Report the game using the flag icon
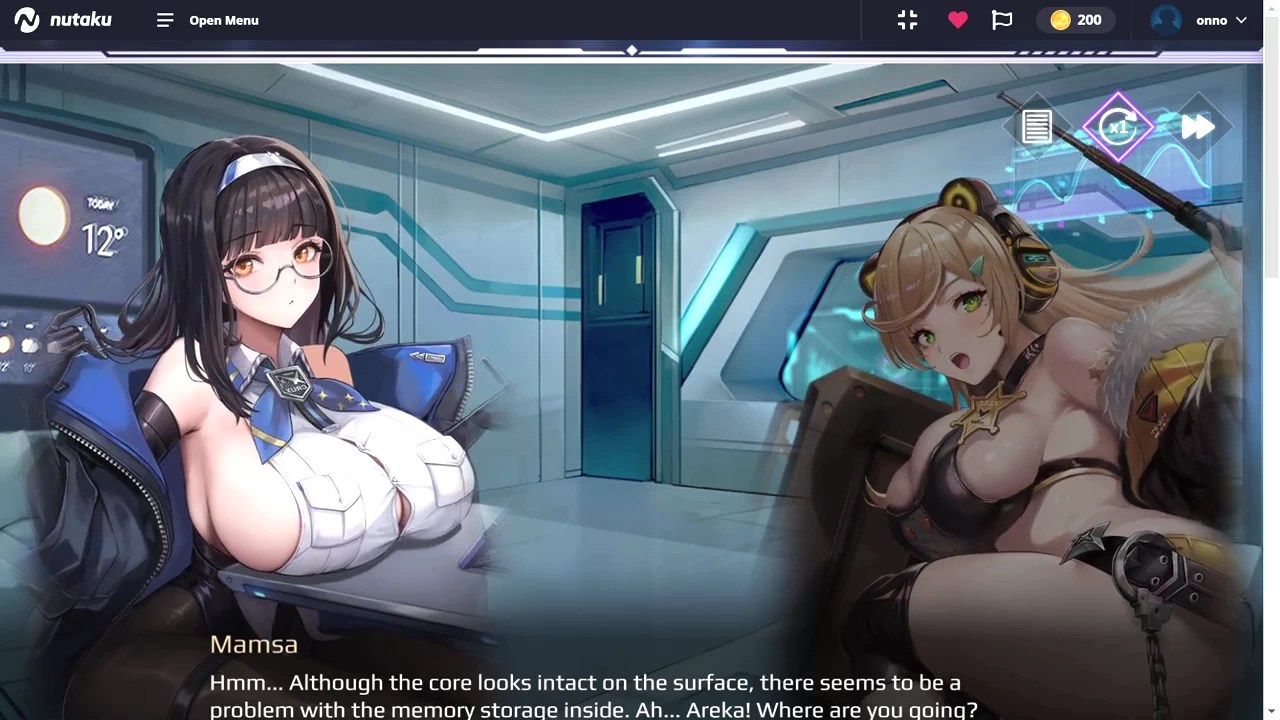The width and height of the screenshot is (1280, 720). pyautogui.click(x=1002, y=20)
